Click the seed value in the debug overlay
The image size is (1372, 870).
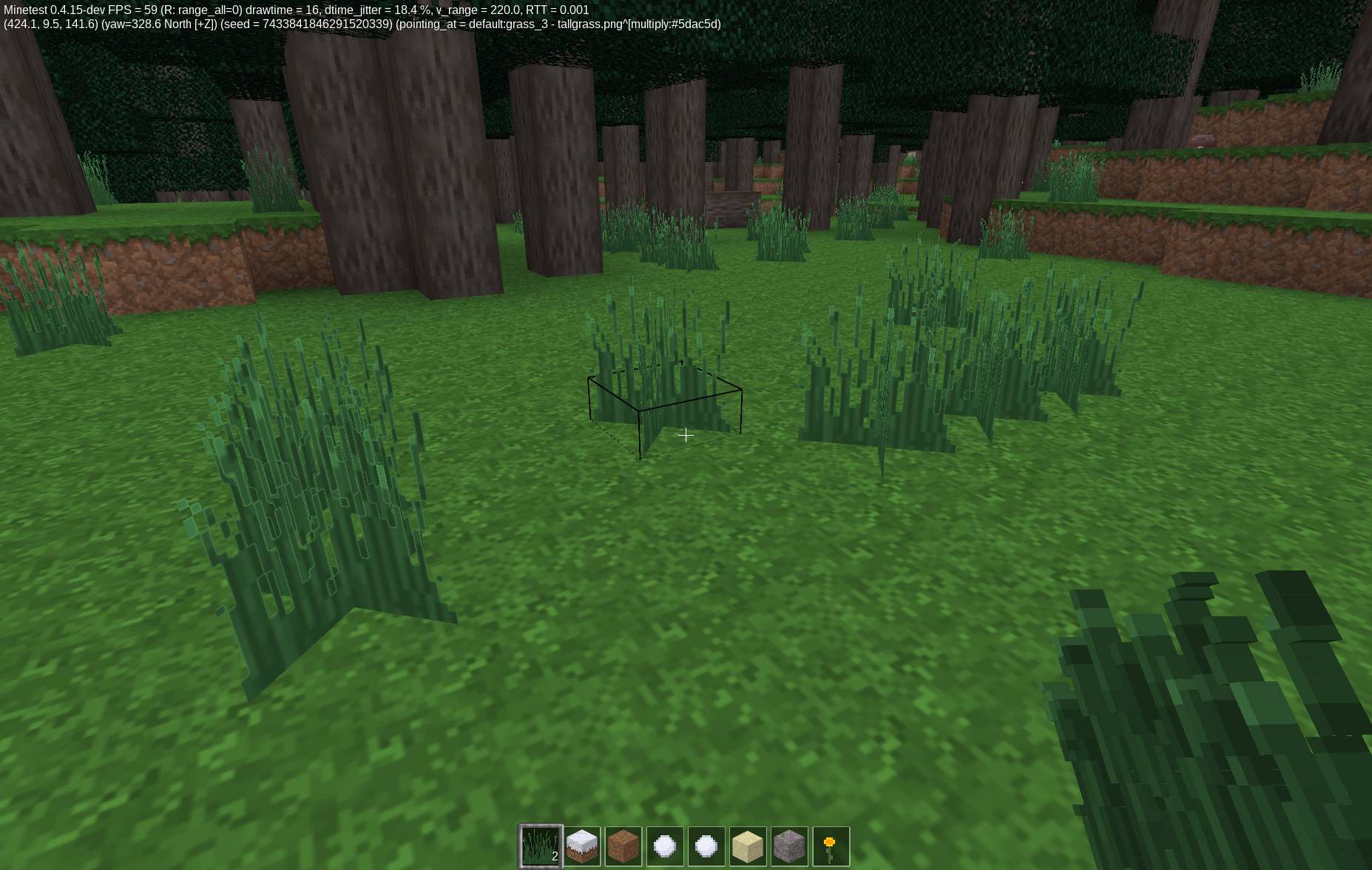coord(327,24)
